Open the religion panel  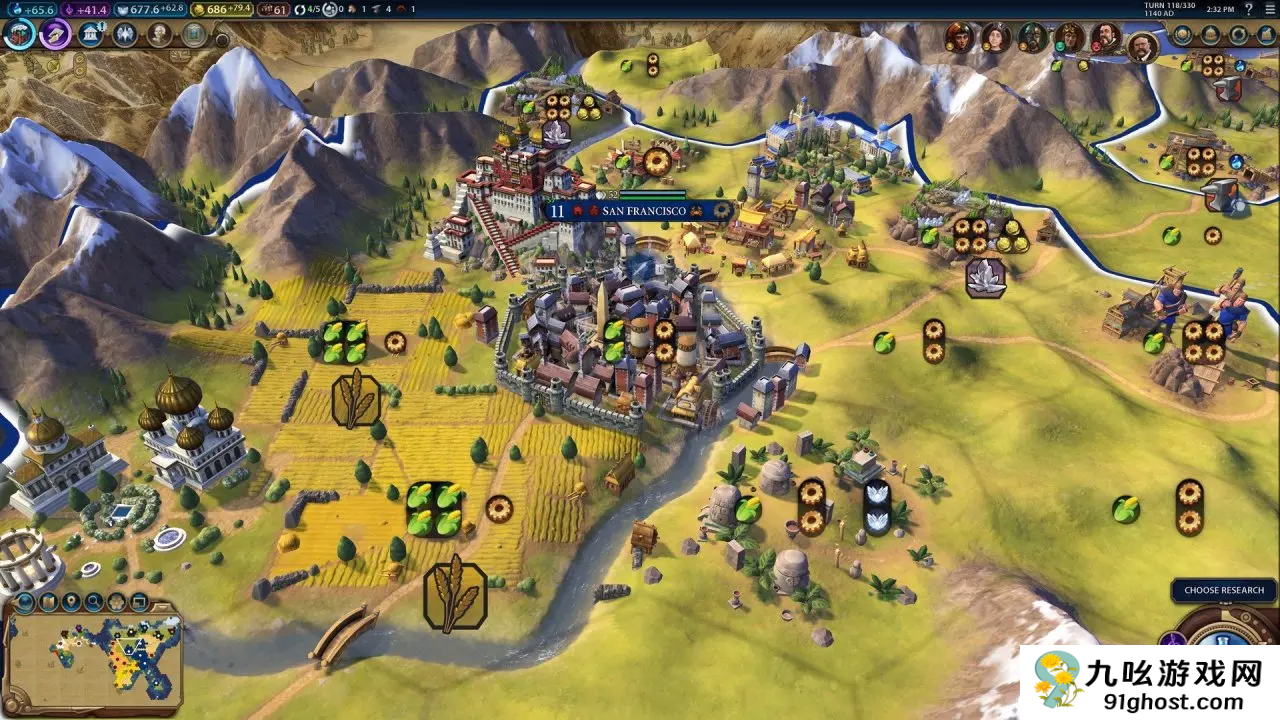point(125,34)
